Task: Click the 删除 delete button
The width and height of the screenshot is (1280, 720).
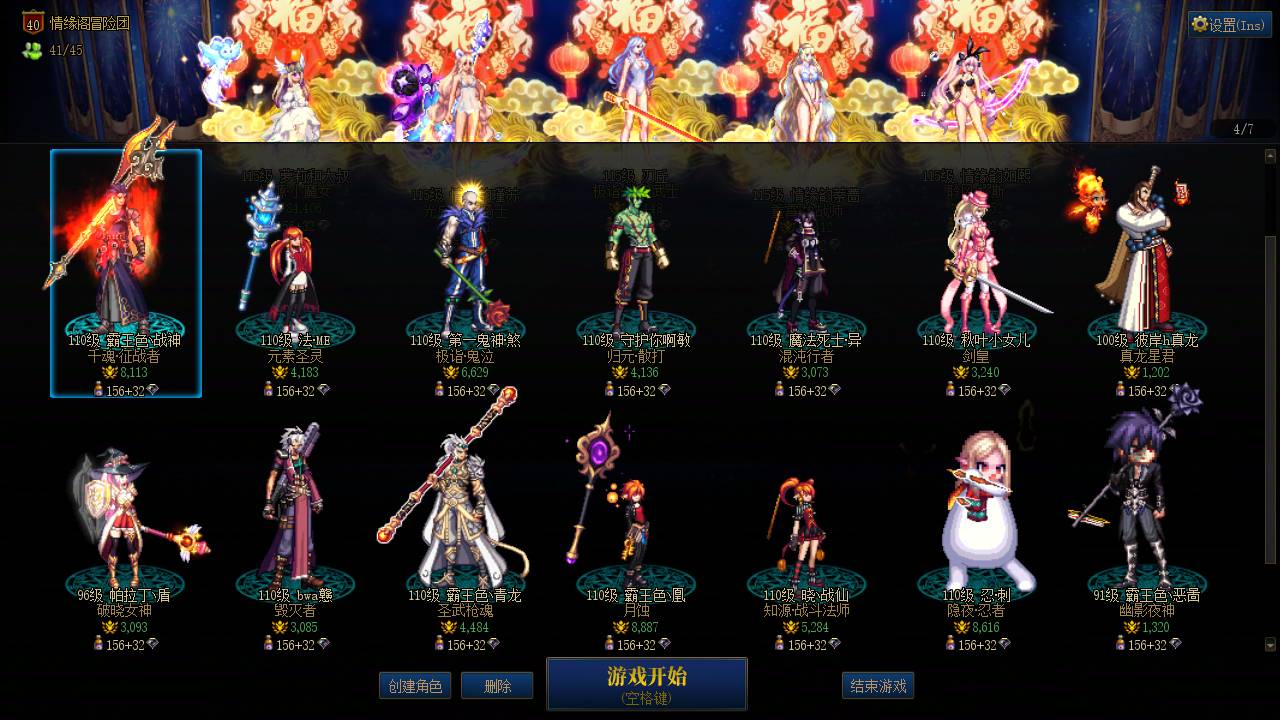Action: [x=497, y=686]
